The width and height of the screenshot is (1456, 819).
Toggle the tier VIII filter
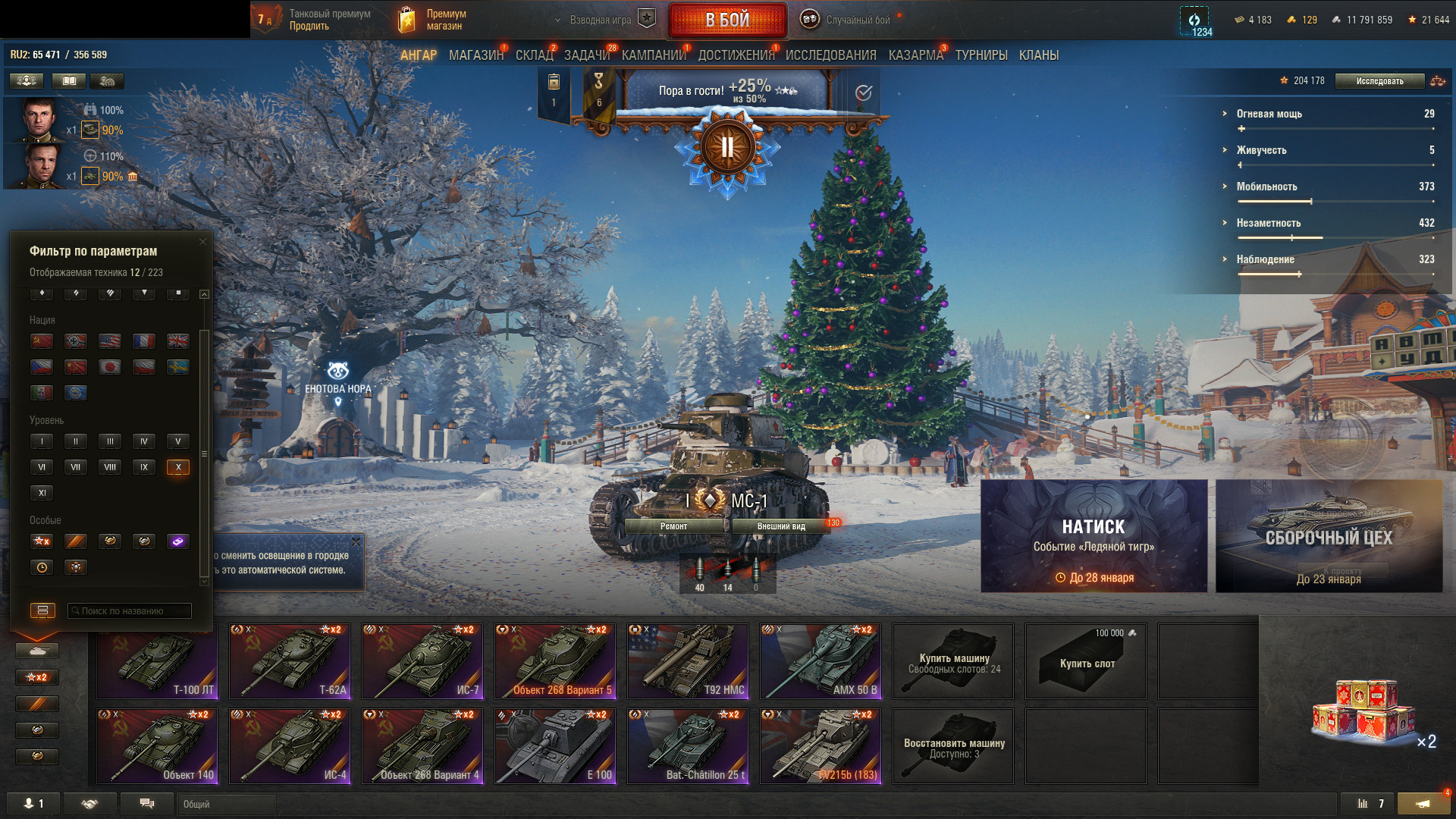tap(110, 467)
